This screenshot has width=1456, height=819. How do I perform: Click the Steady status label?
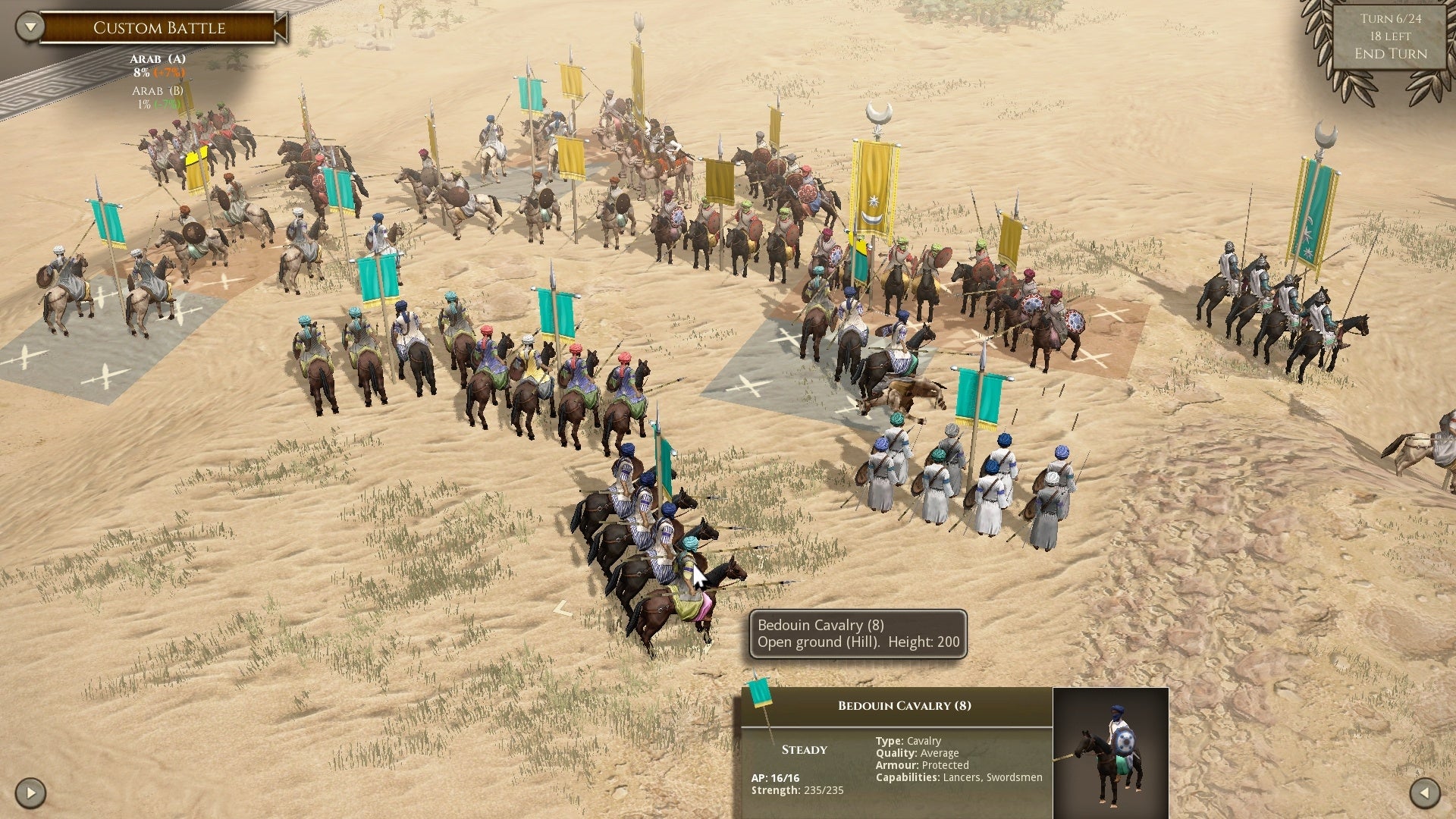pyautogui.click(x=803, y=749)
